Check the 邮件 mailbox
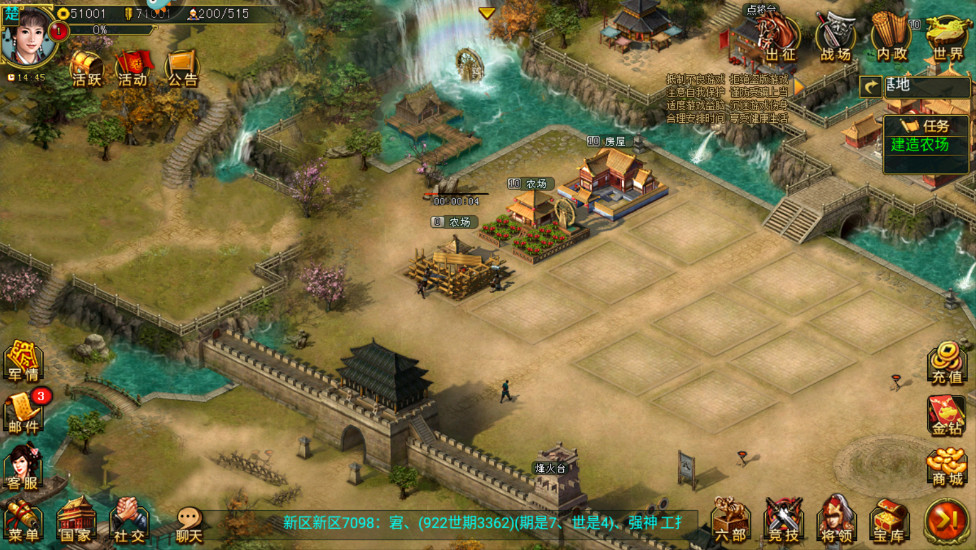This screenshot has height=550, width=976. click(23, 412)
